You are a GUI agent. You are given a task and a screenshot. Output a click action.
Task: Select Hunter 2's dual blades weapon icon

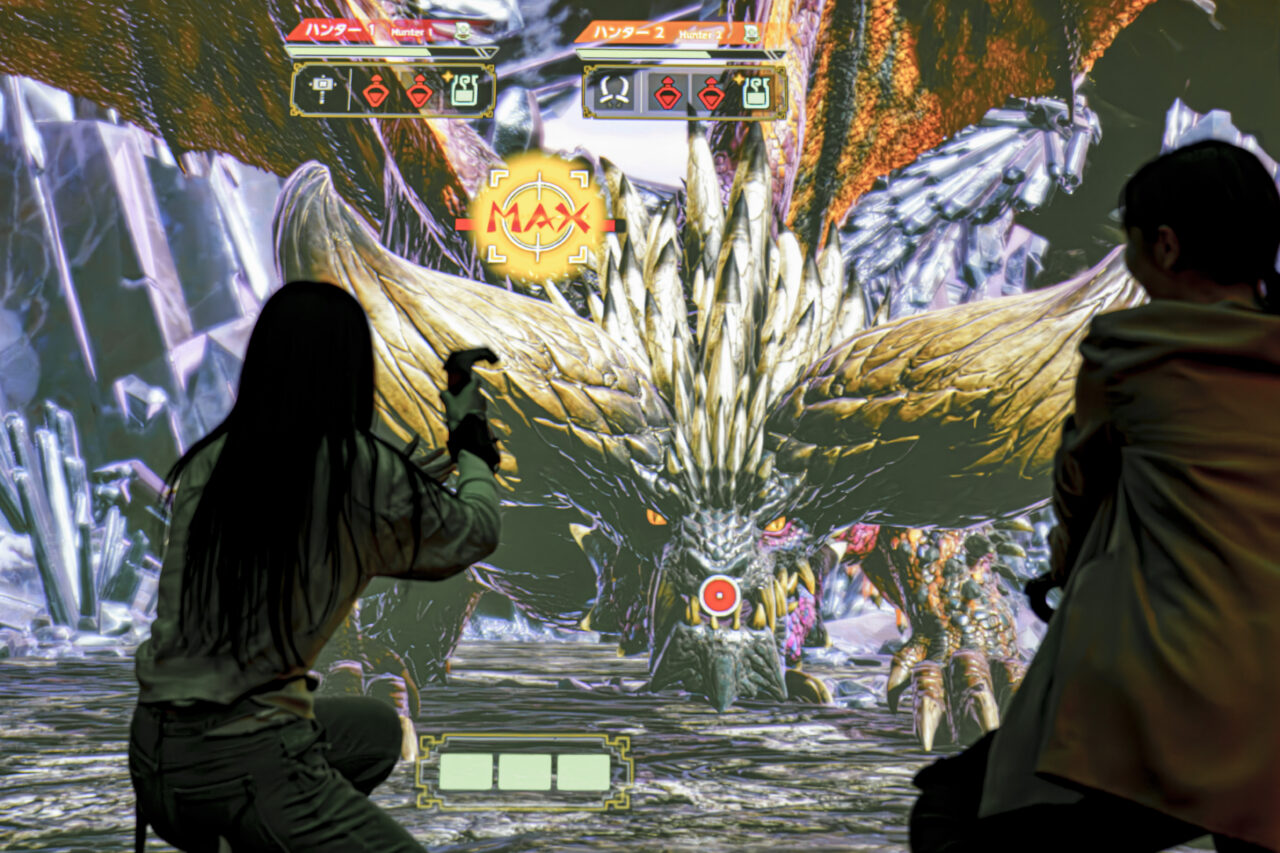tap(613, 92)
